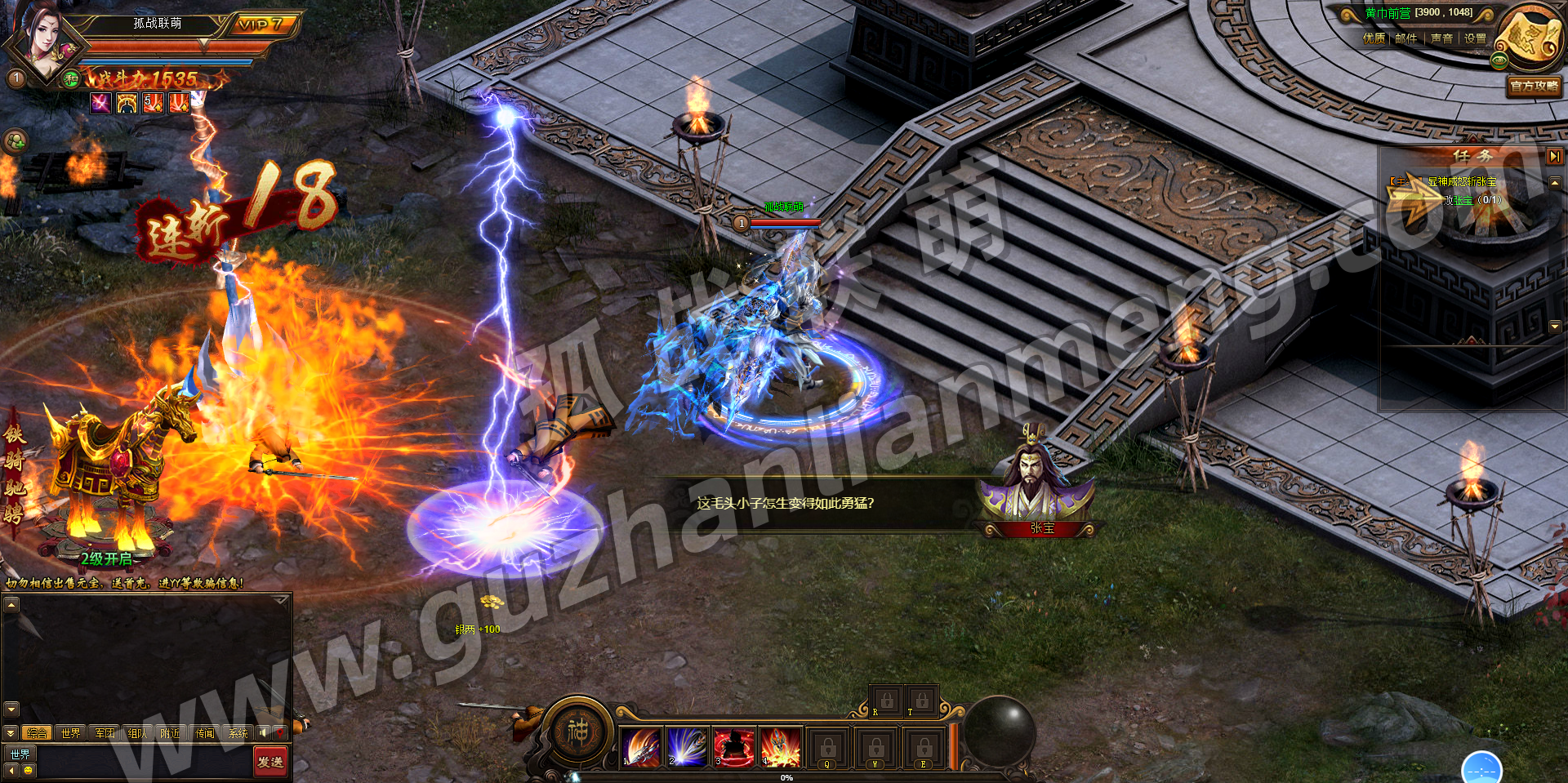Select the 优质 graphics quality option
Image resolution: width=1568 pixels, height=783 pixels.
click(x=1374, y=38)
